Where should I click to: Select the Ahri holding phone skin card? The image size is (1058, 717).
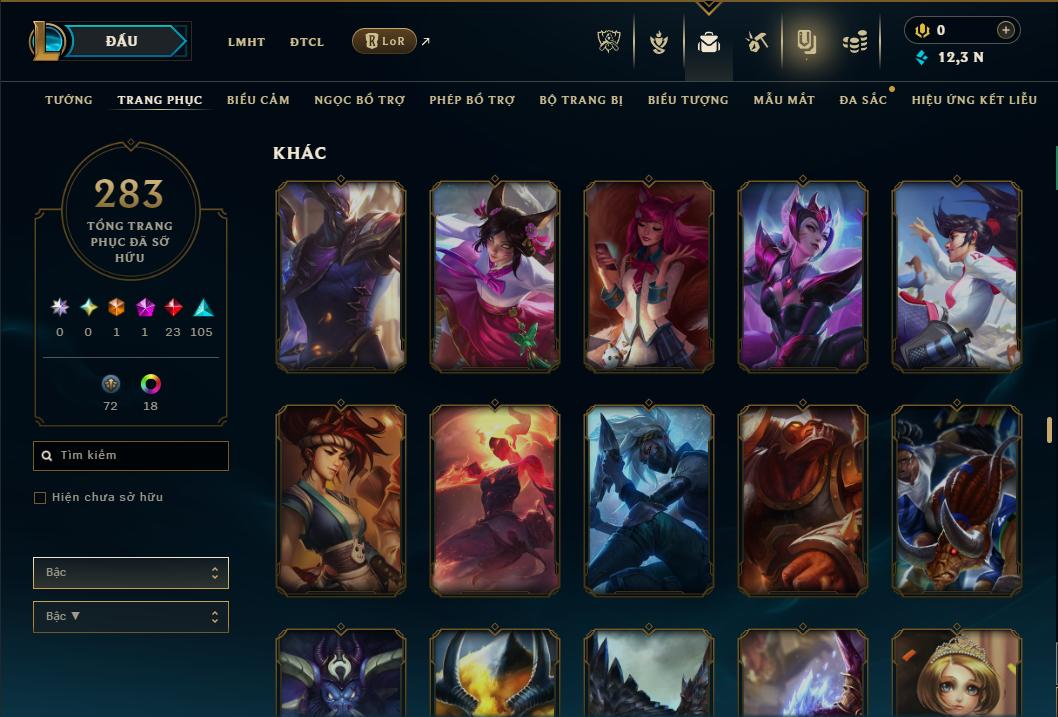coord(649,276)
